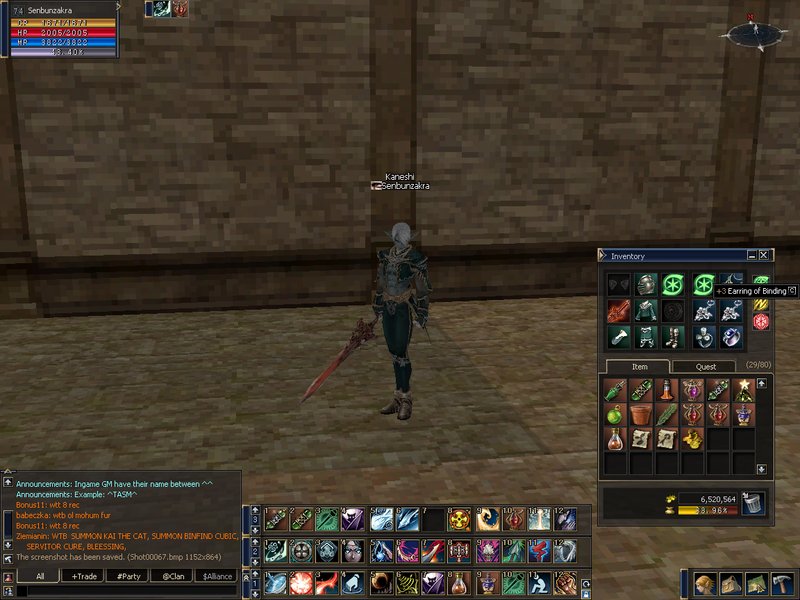Screen dimensions: 800x600
Task: Open the @Clan chat tab
Action: (x=171, y=576)
